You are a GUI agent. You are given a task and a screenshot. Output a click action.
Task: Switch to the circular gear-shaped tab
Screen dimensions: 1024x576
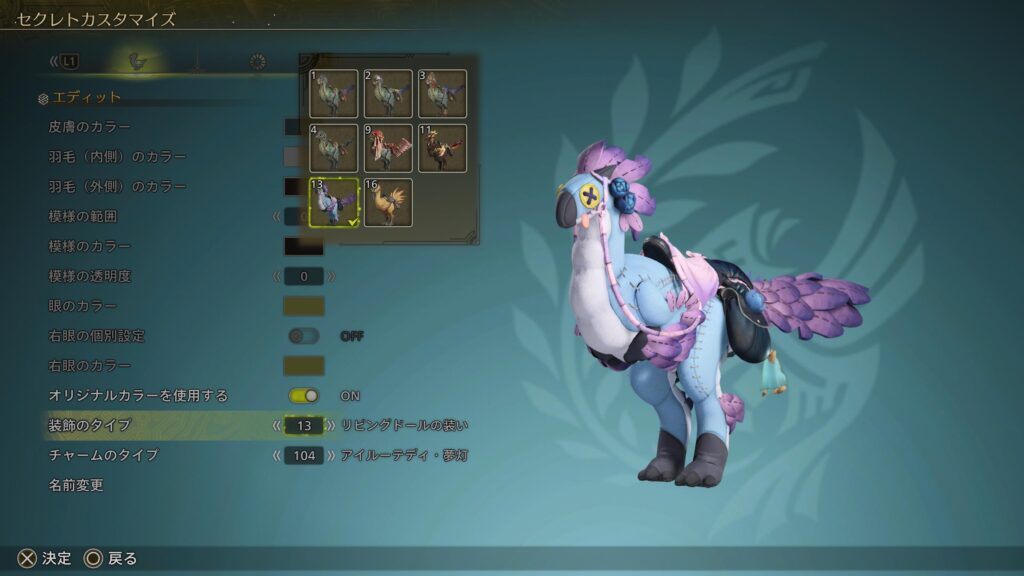point(258,62)
